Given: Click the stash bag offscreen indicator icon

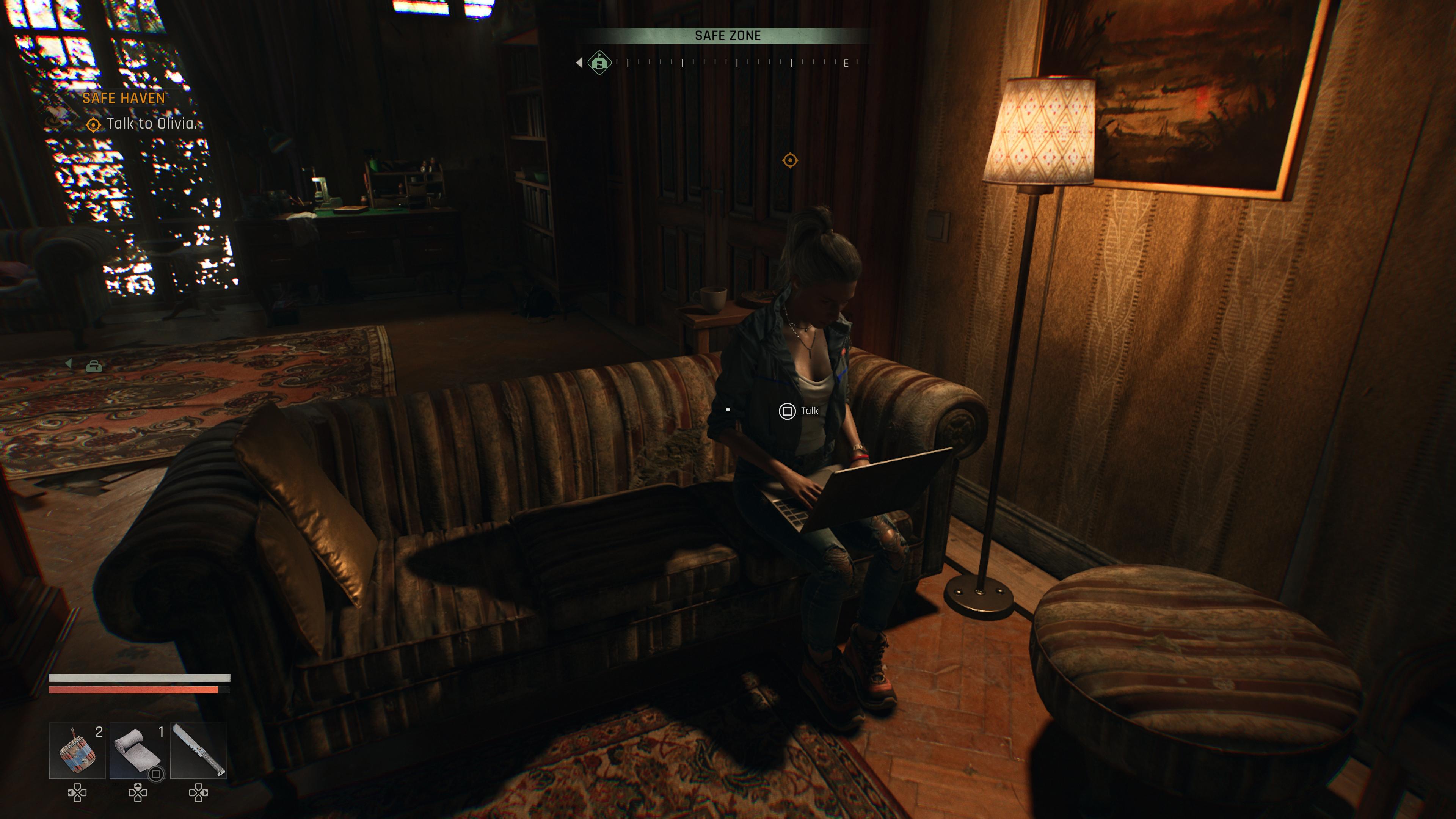Looking at the screenshot, I should point(94,367).
